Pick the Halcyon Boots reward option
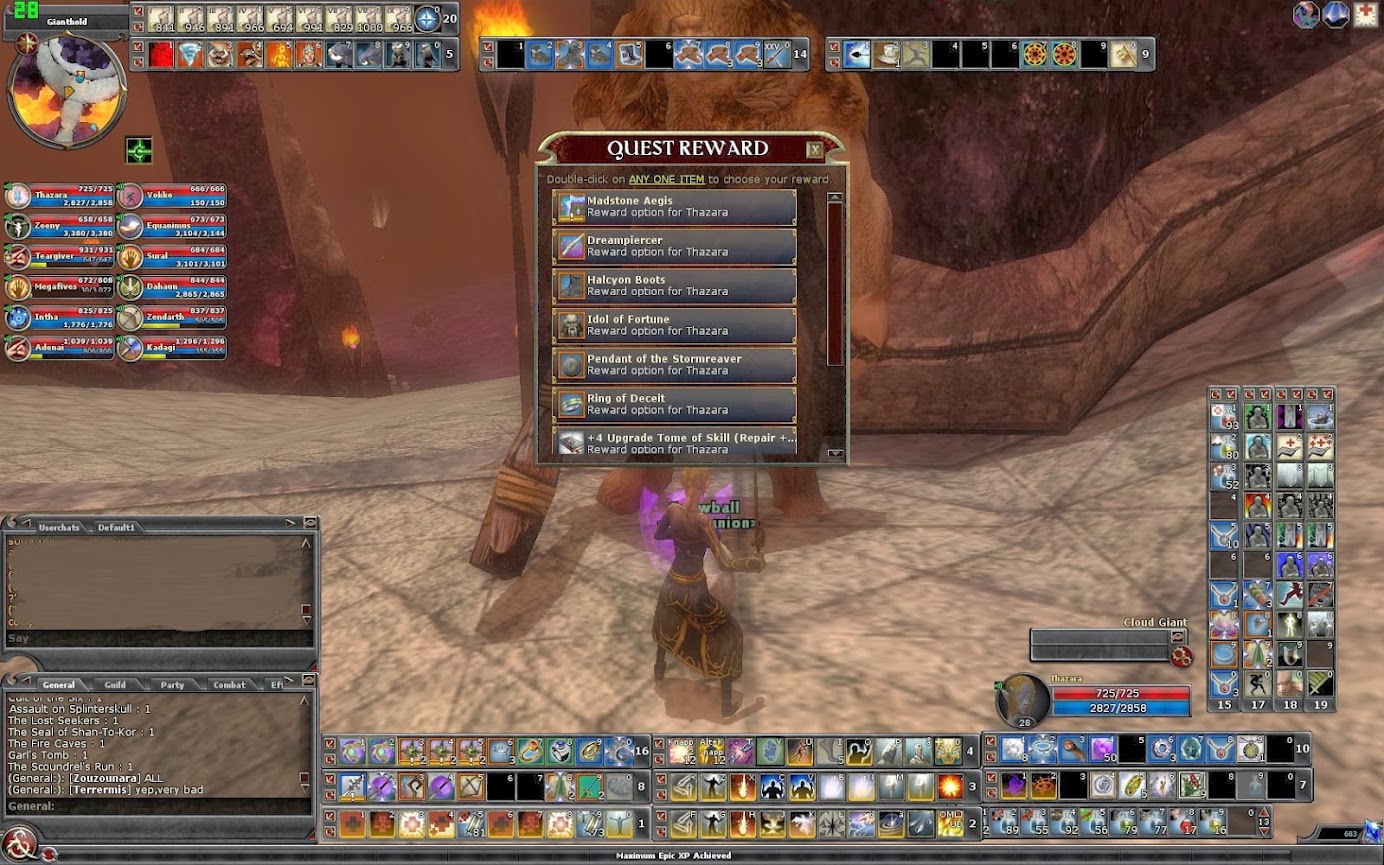Viewport: 1384px width, 865px height. (674, 286)
